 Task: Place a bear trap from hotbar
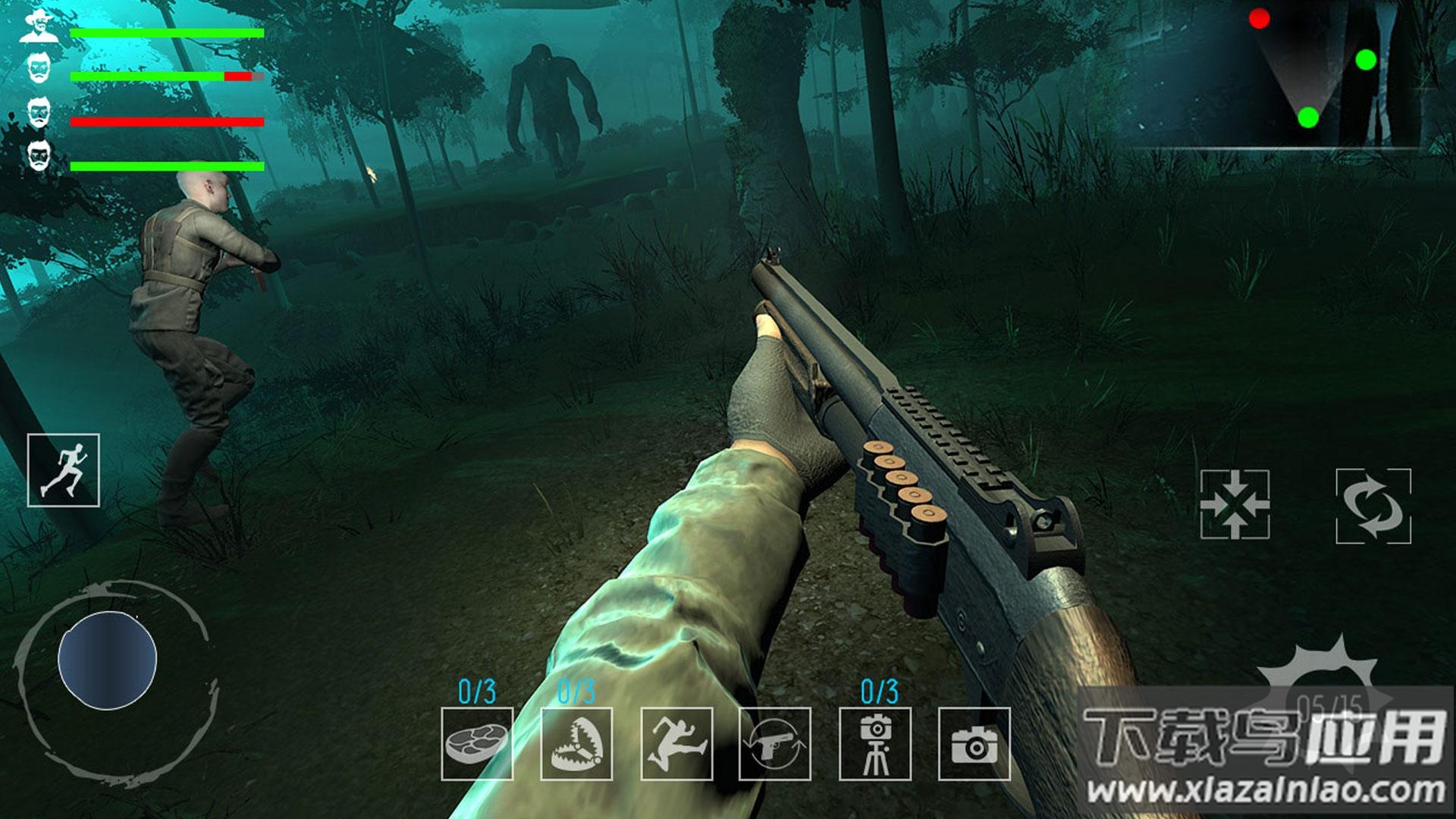(576, 744)
